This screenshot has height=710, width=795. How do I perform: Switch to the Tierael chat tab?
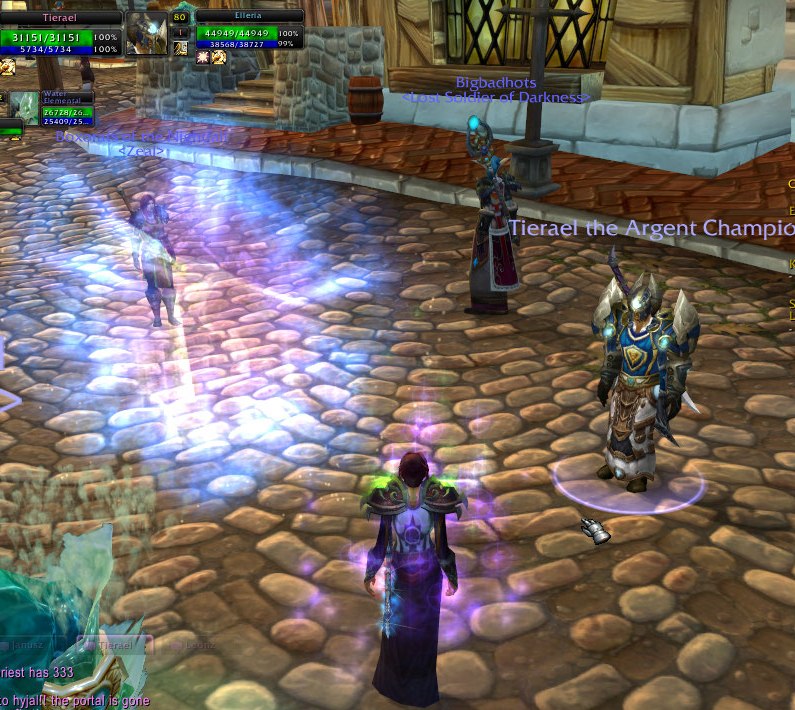tap(115, 647)
